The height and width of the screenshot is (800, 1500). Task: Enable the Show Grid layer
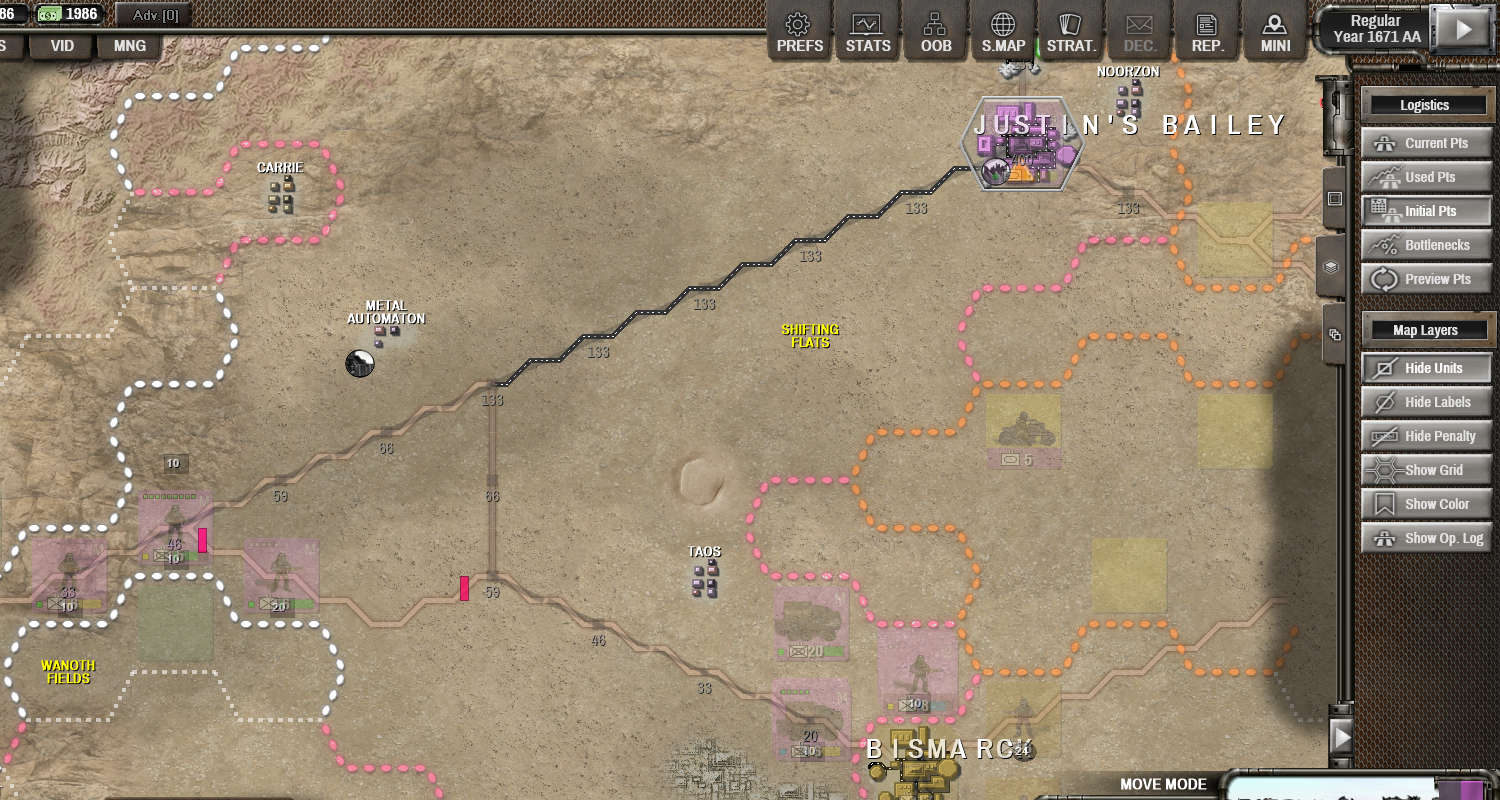point(1425,470)
